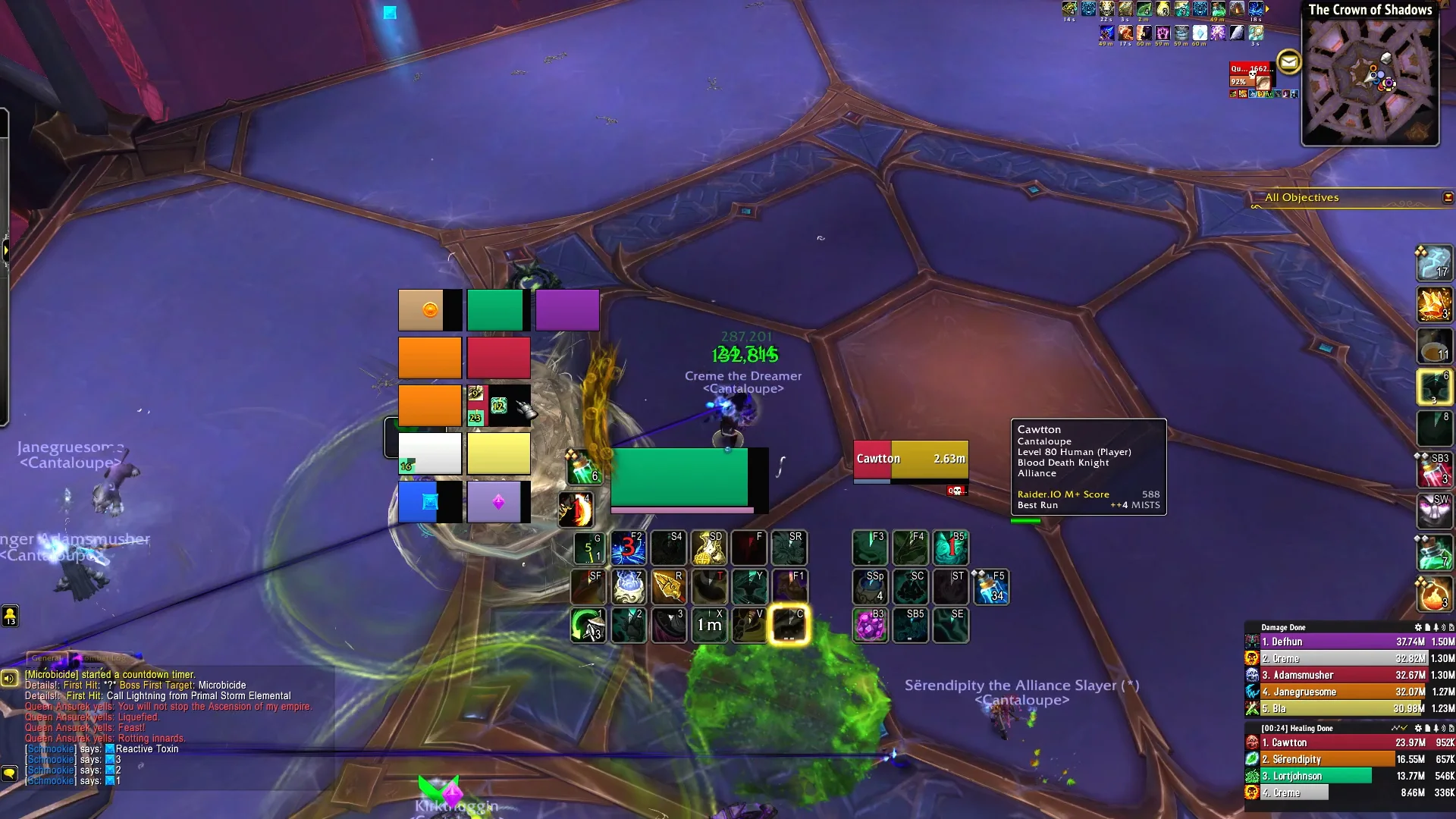This screenshot has height=819, width=1456.
Task: Cast the green swirl ability on key 1
Action: [588, 625]
